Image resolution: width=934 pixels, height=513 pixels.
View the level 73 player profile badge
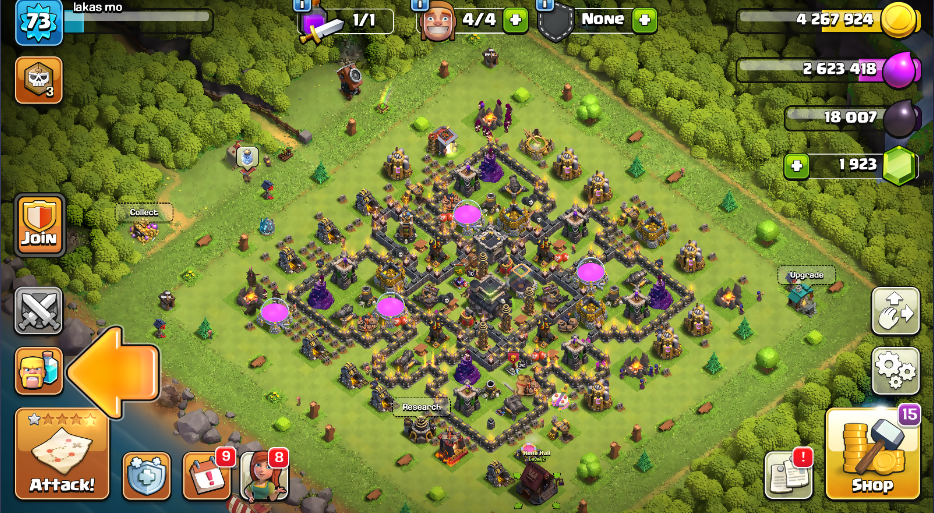(38, 22)
